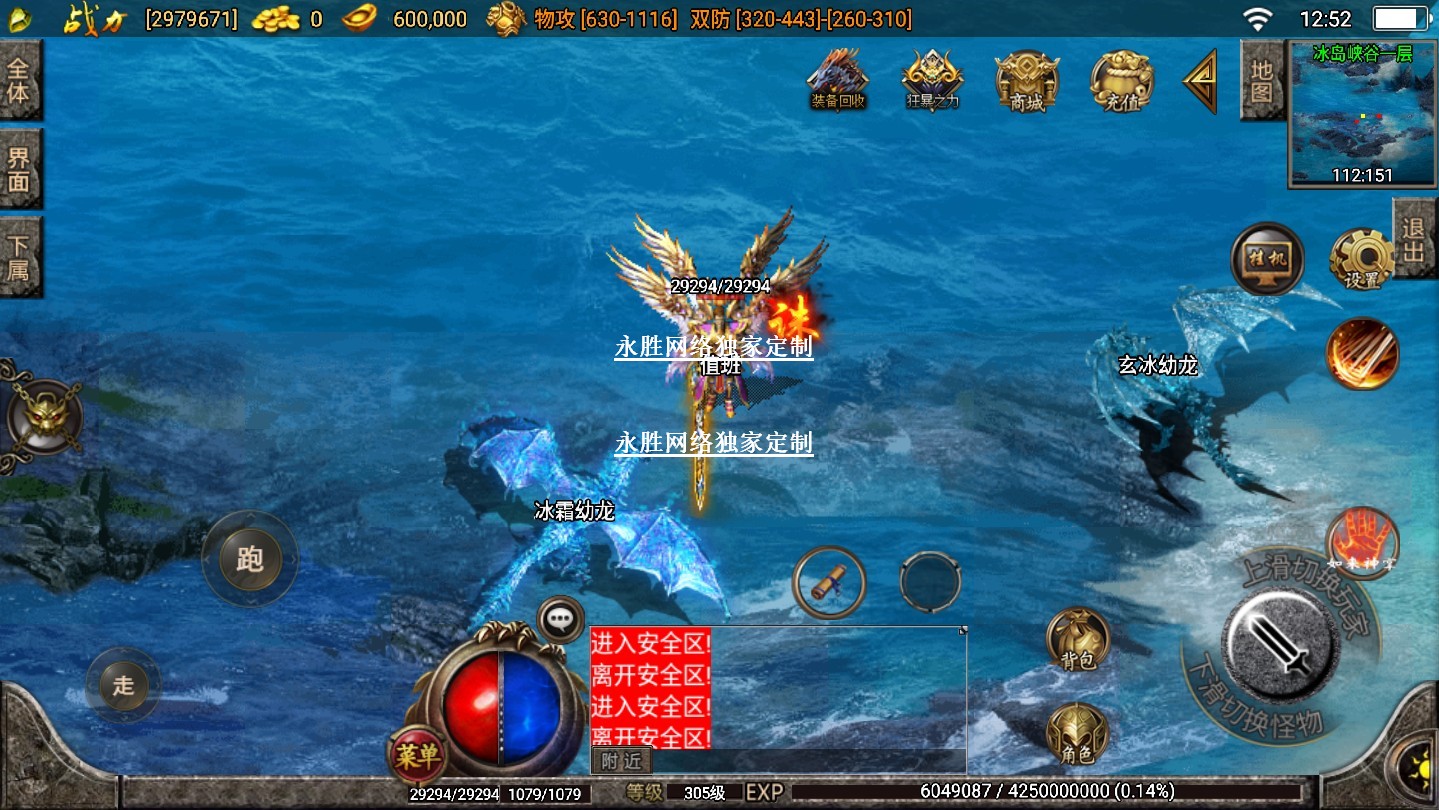Image resolution: width=1439 pixels, height=810 pixels.
Task: Toggle 挂机 auto-battle
Action: (1267, 260)
